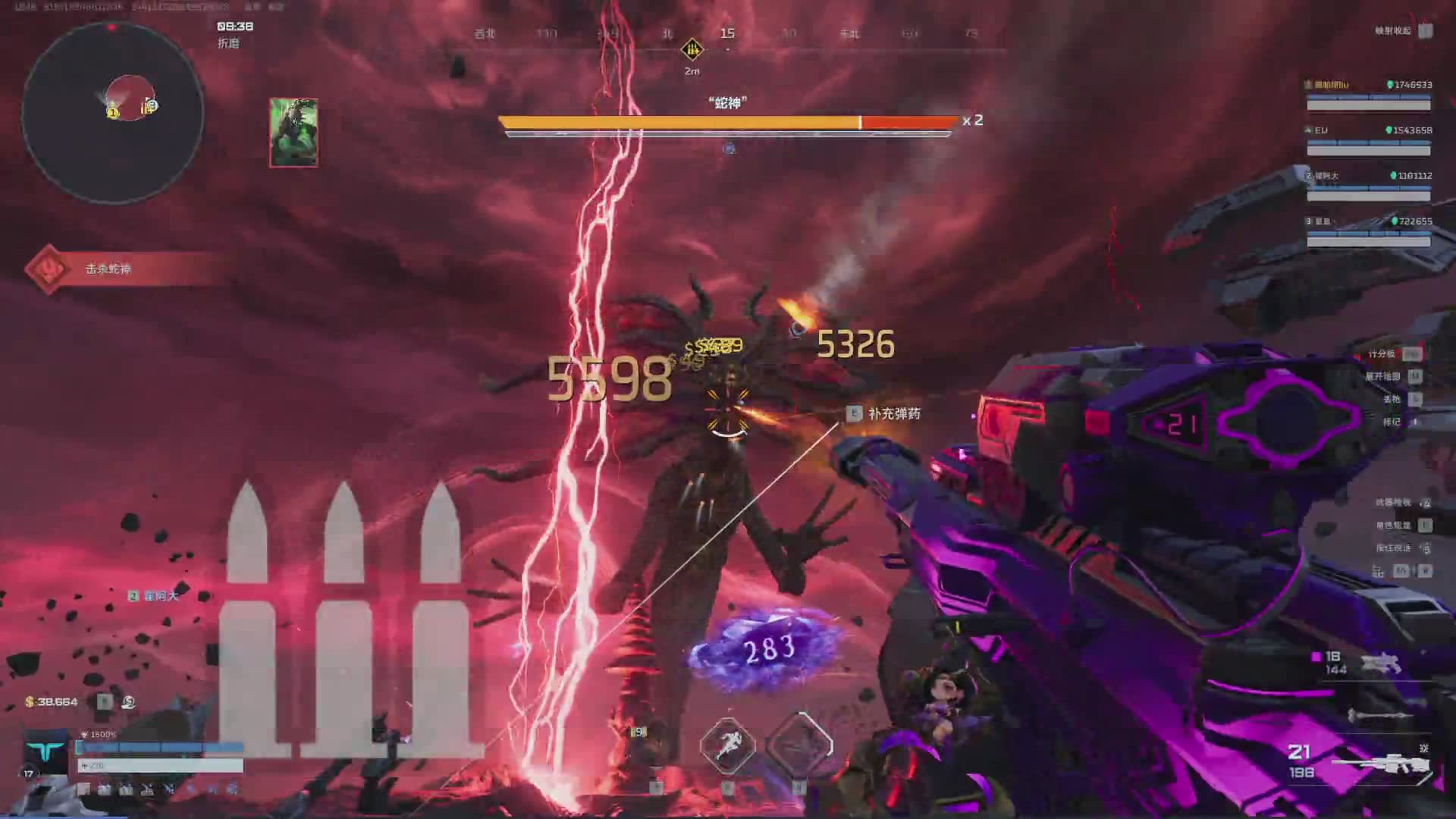This screenshot has height=819, width=1456.
Task: Click the teal emblem character portrait
Action: point(45,752)
